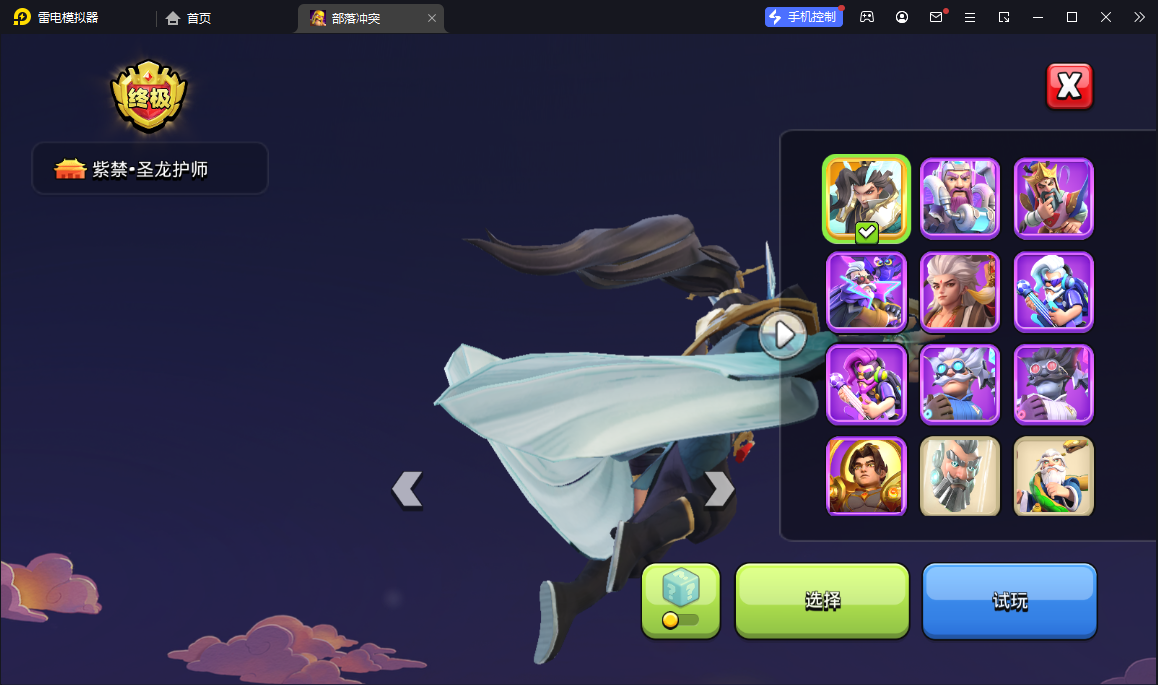Viewport: 1158px width, 685px height.
Task: Select the white-haired blue jersey skin
Action: click(1053, 291)
